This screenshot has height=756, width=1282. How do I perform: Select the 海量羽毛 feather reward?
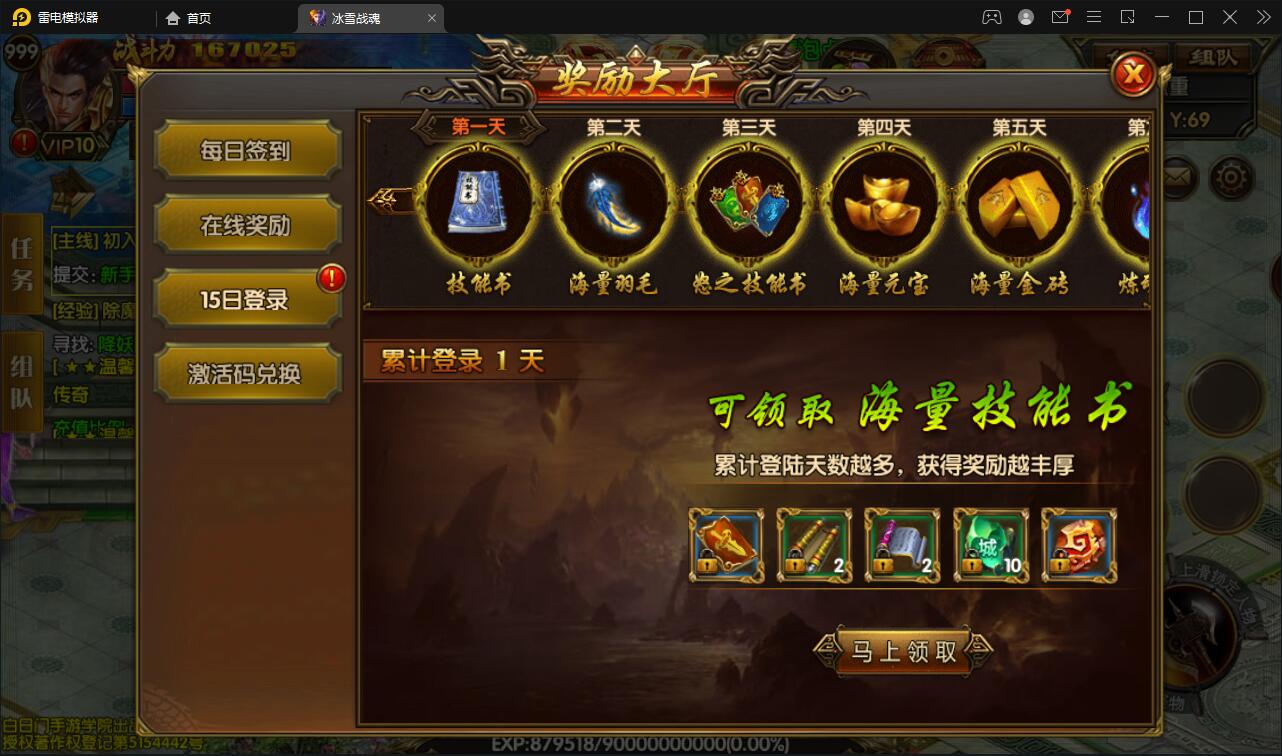coord(613,200)
